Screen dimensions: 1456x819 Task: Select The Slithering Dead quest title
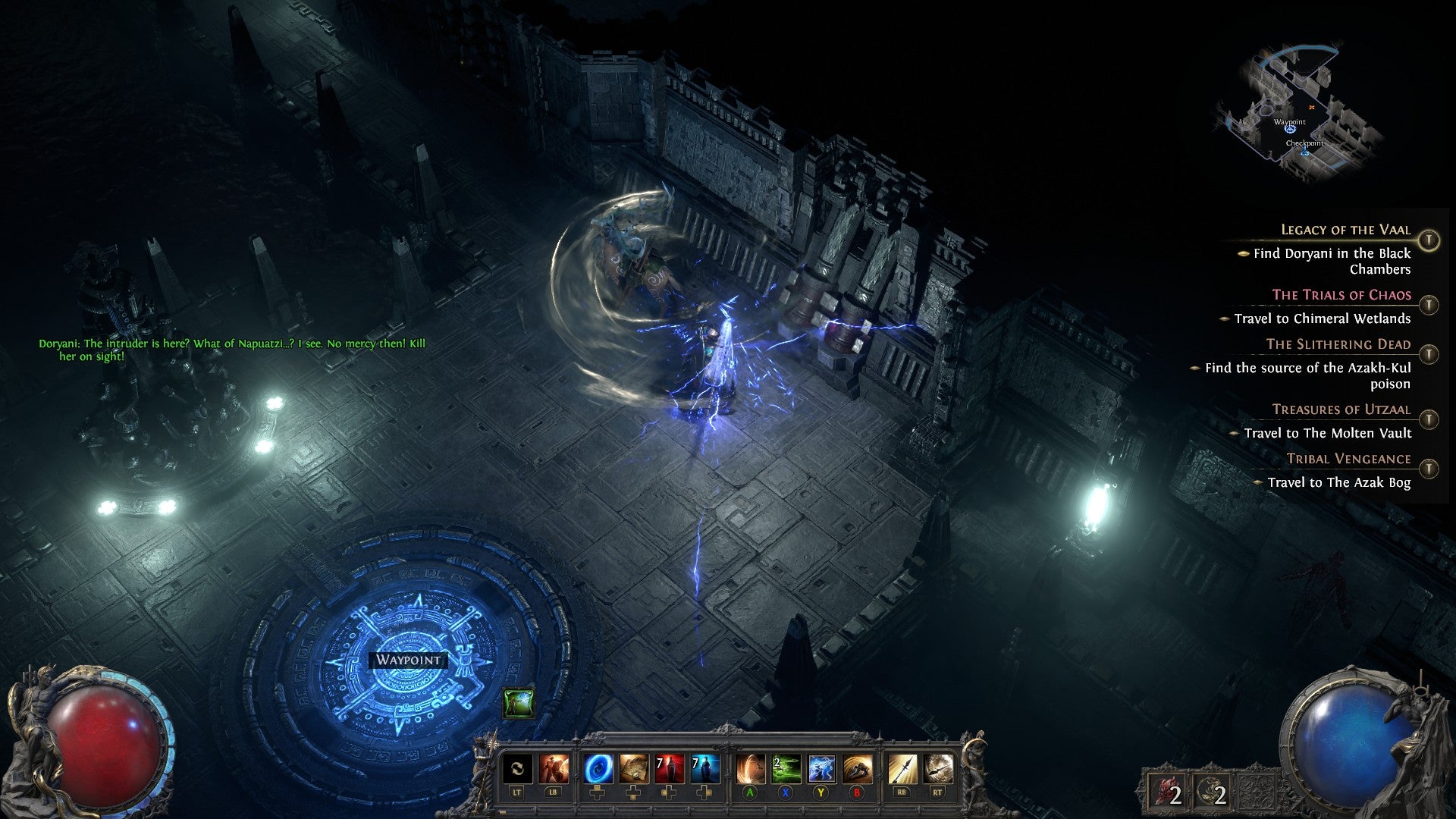click(1340, 344)
